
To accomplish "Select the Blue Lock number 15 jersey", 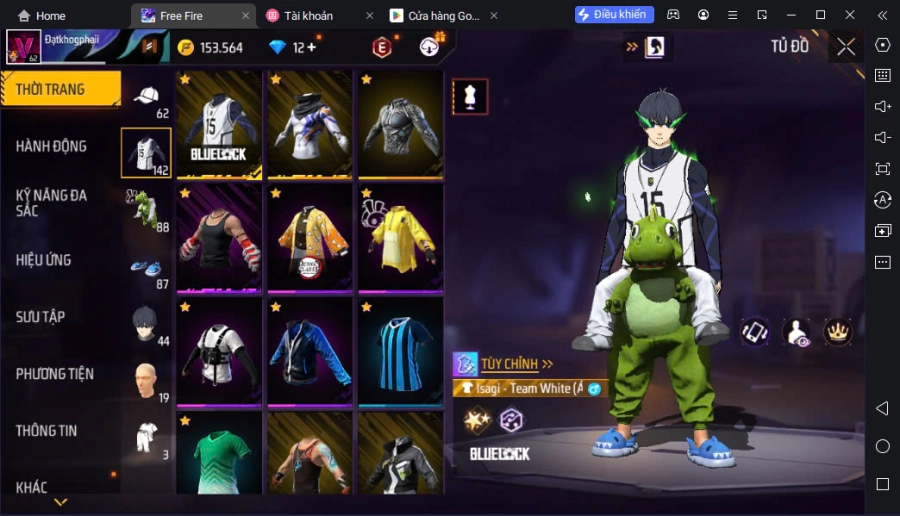I will pyautogui.click(x=219, y=123).
